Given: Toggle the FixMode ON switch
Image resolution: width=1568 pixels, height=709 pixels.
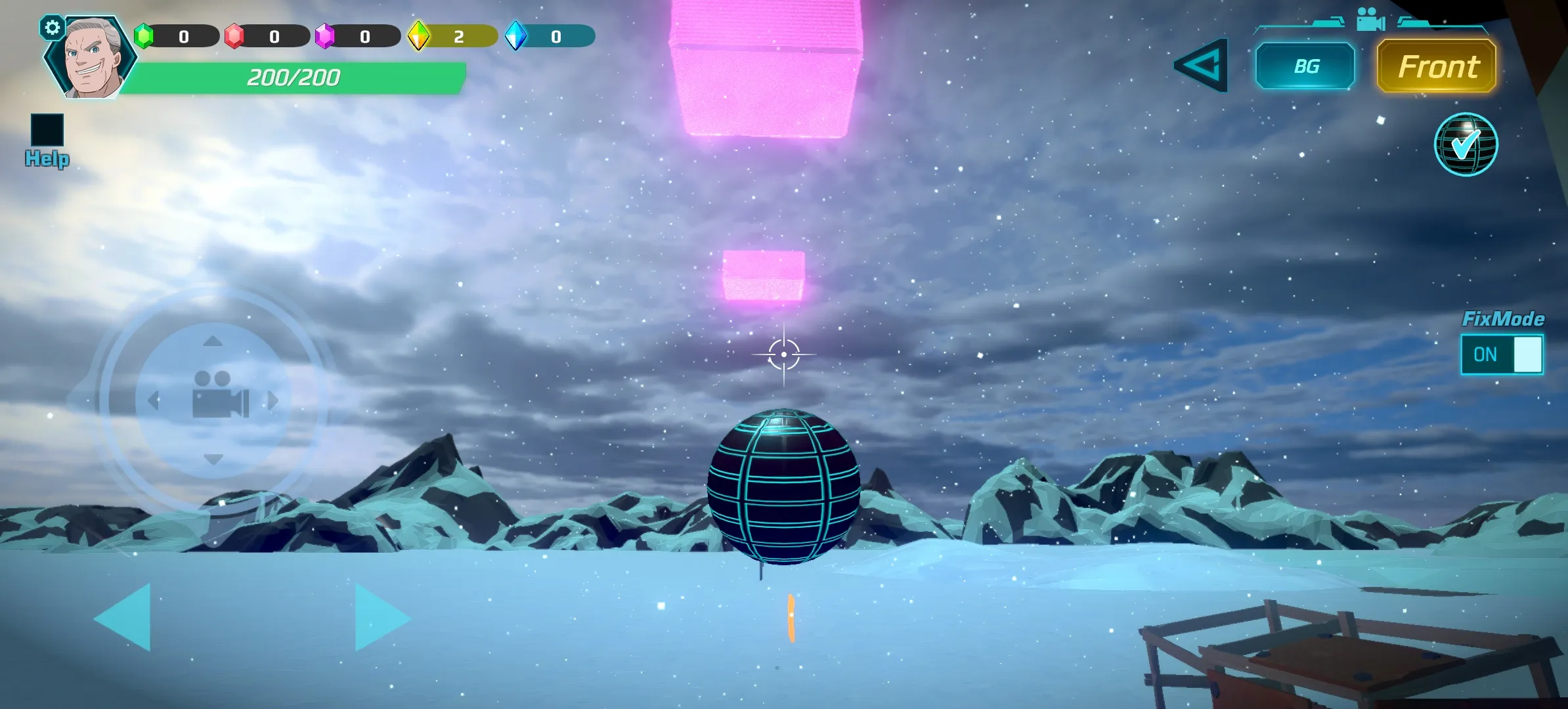Looking at the screenshot, I should (x=1502, y=354).
